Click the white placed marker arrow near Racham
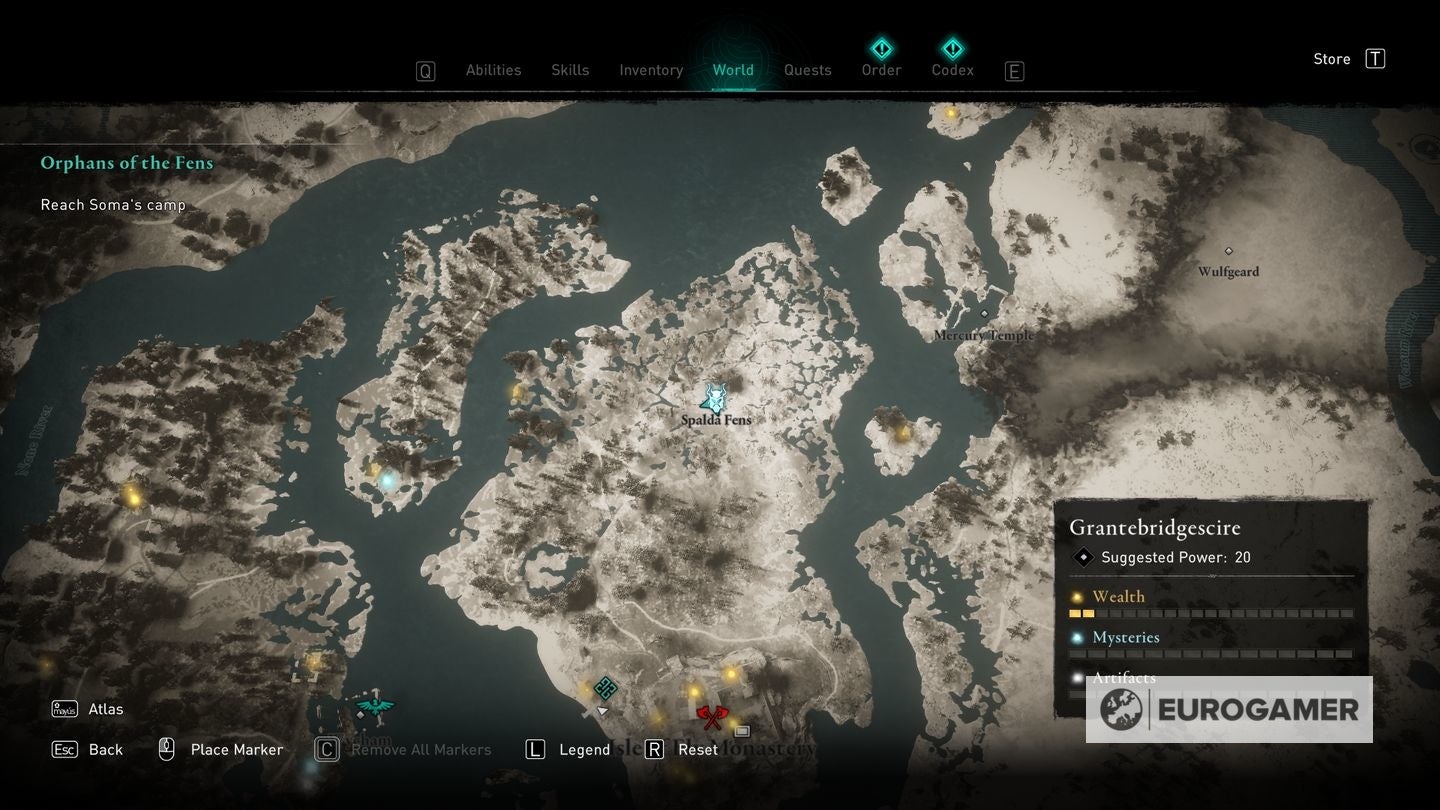The width and height of the screenshot is (1440, 810). tap(603, 710)
